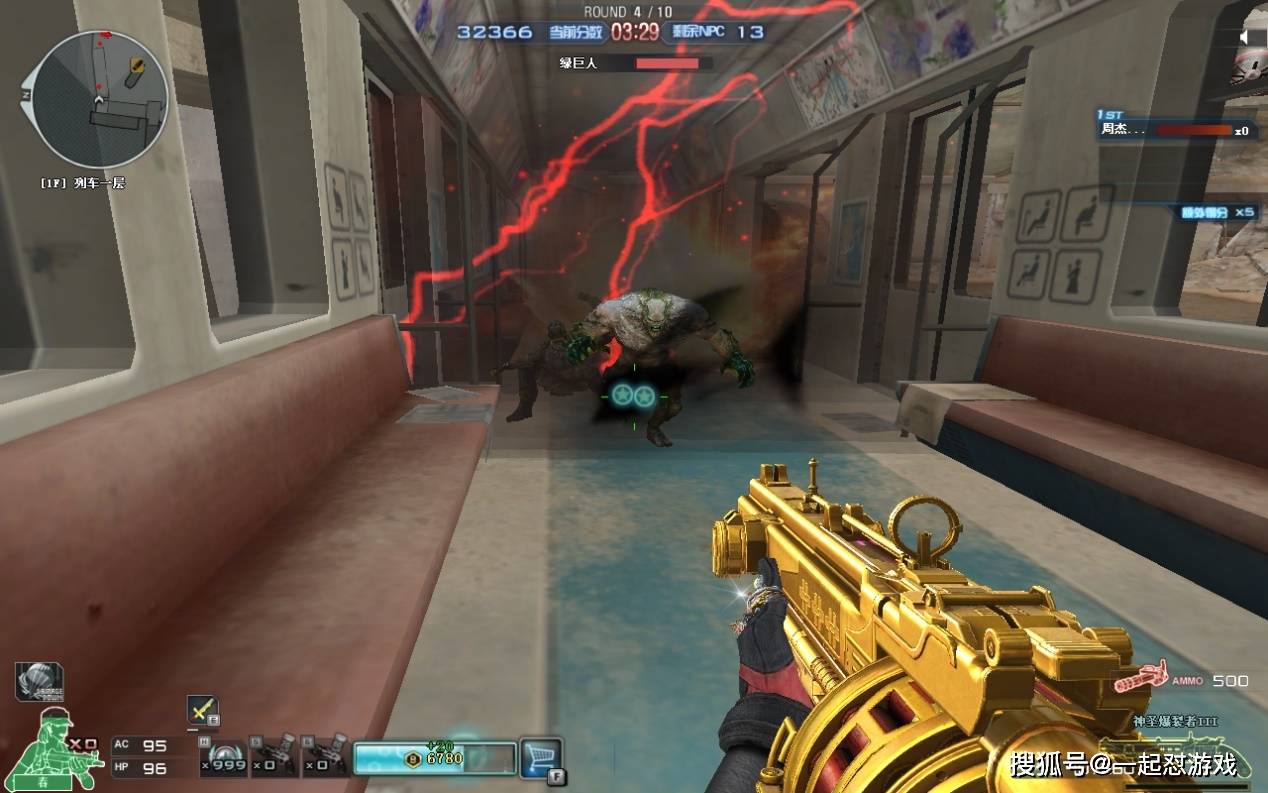Click the parachute damage boost icon
1268x793 pixels.
39,681
